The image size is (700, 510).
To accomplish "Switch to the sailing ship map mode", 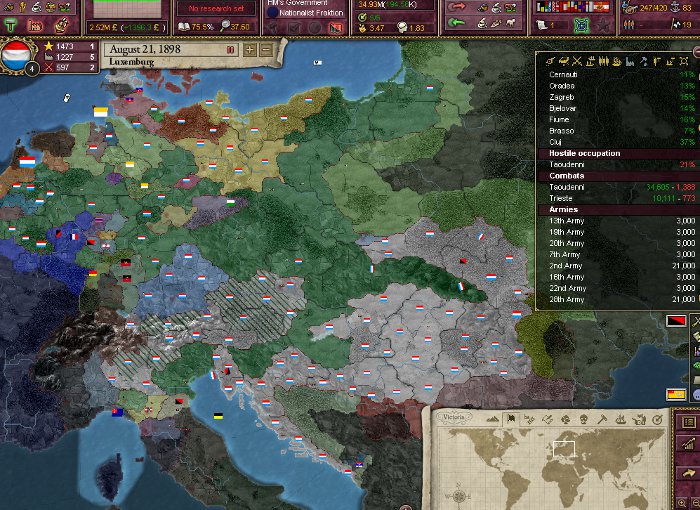I will tap(620, 419).
